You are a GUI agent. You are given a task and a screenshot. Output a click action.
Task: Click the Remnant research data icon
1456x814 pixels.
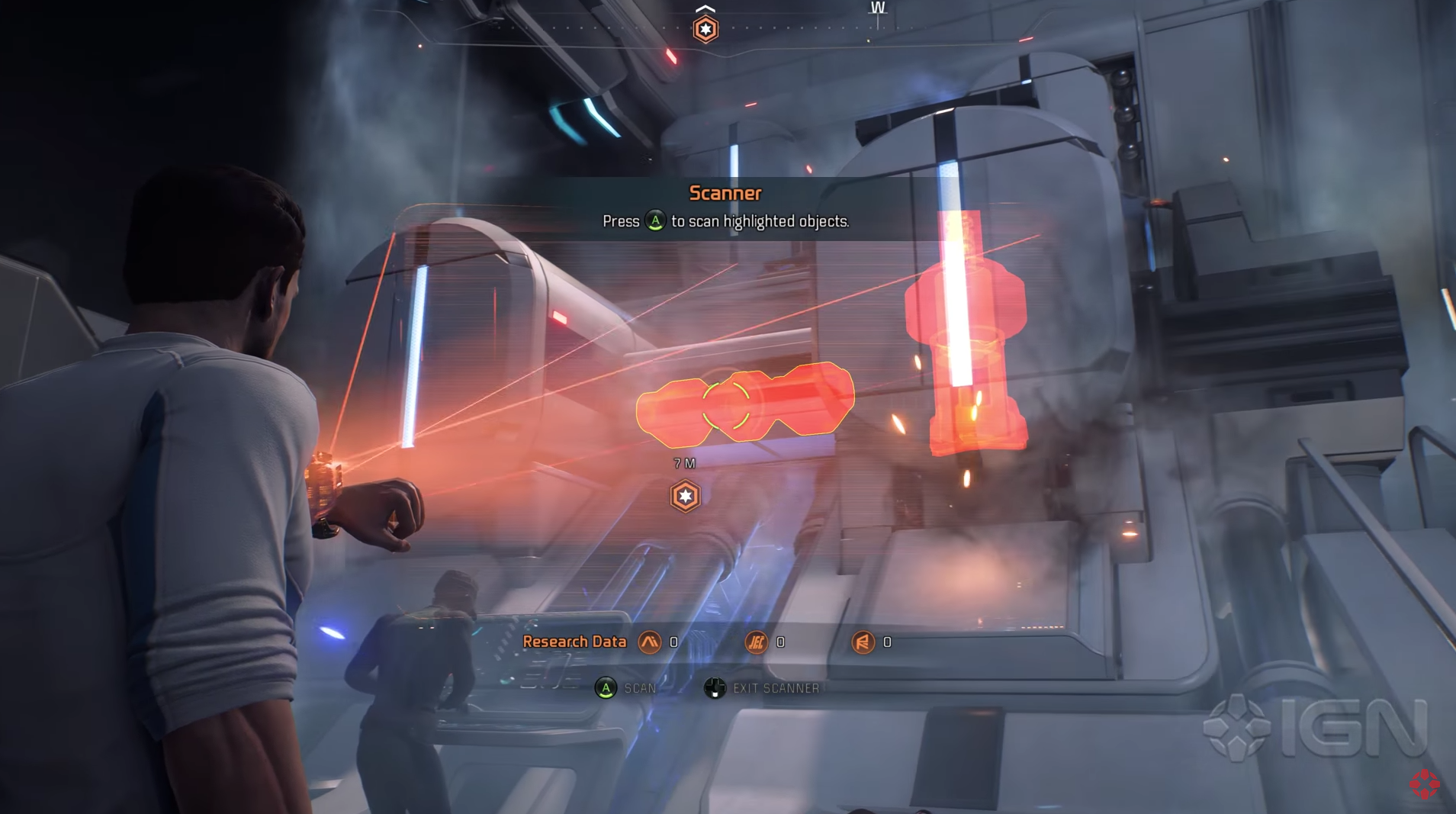click(863, 642)
